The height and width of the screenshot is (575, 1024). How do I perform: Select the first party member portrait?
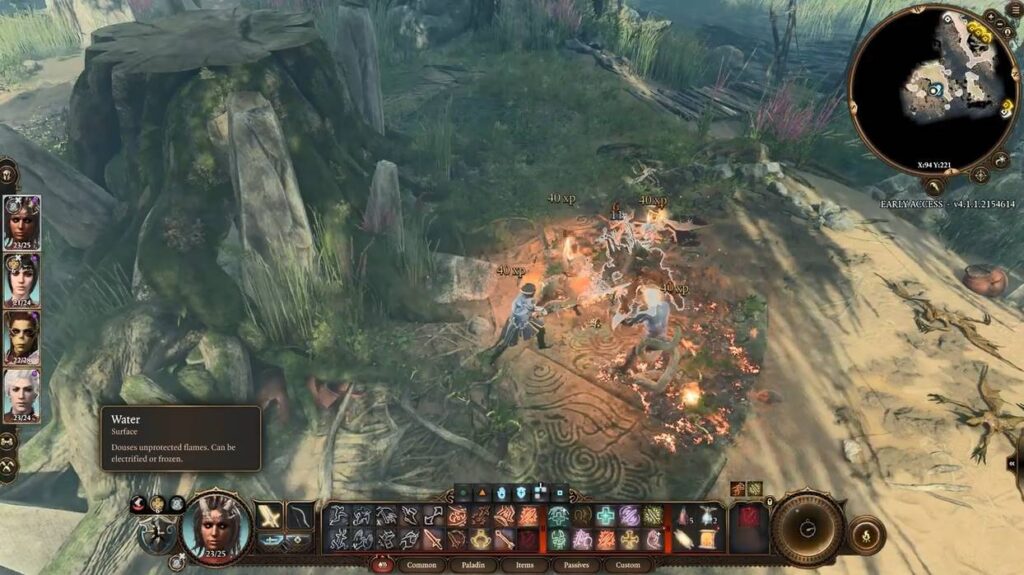pos(22,220)
